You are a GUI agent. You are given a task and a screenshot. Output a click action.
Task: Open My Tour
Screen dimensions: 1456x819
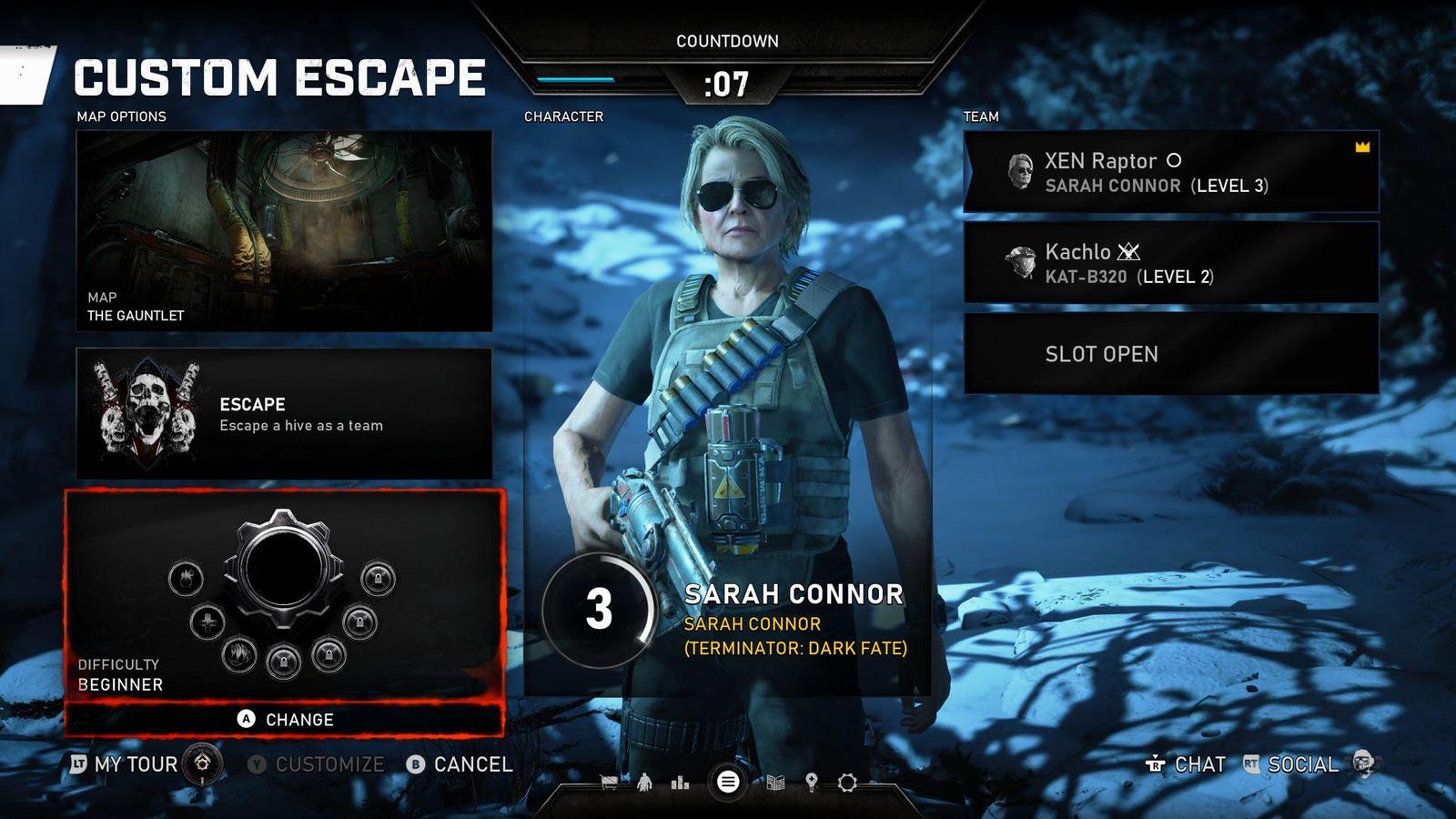coord(136,764)
